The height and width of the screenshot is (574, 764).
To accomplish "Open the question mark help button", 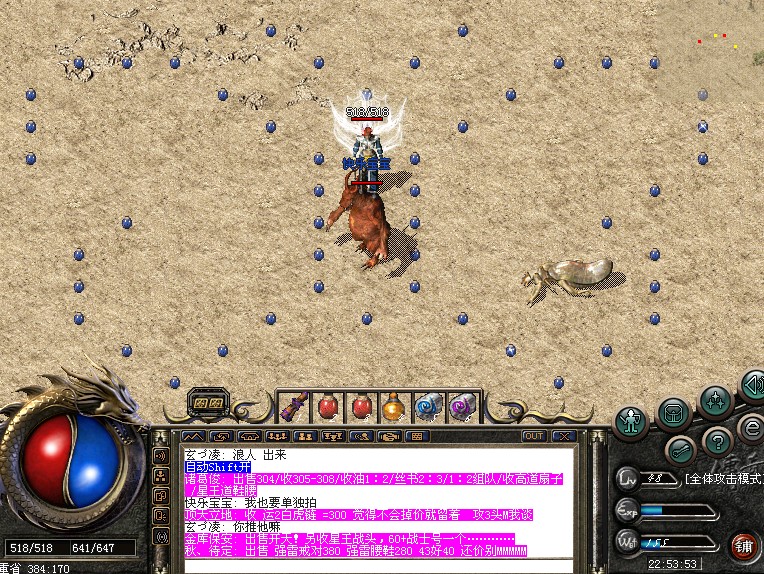I will click(717, 441).
